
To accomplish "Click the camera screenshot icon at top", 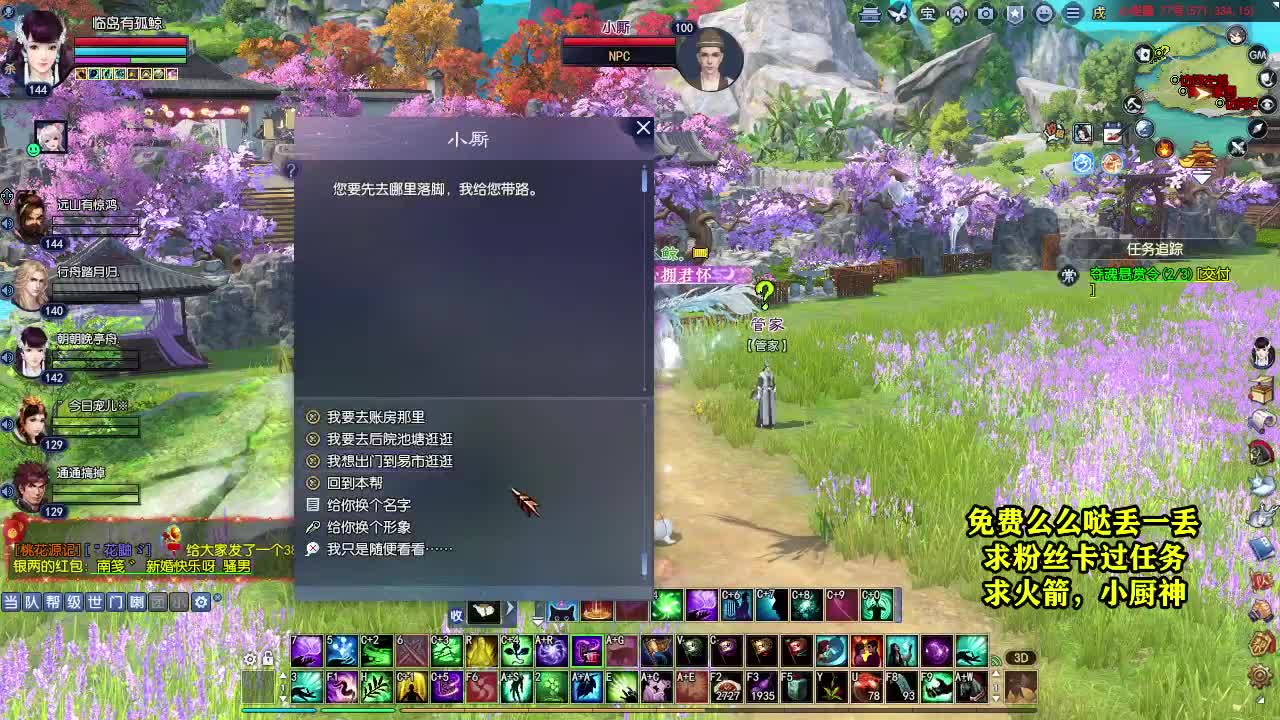I will tap(984, 13).
